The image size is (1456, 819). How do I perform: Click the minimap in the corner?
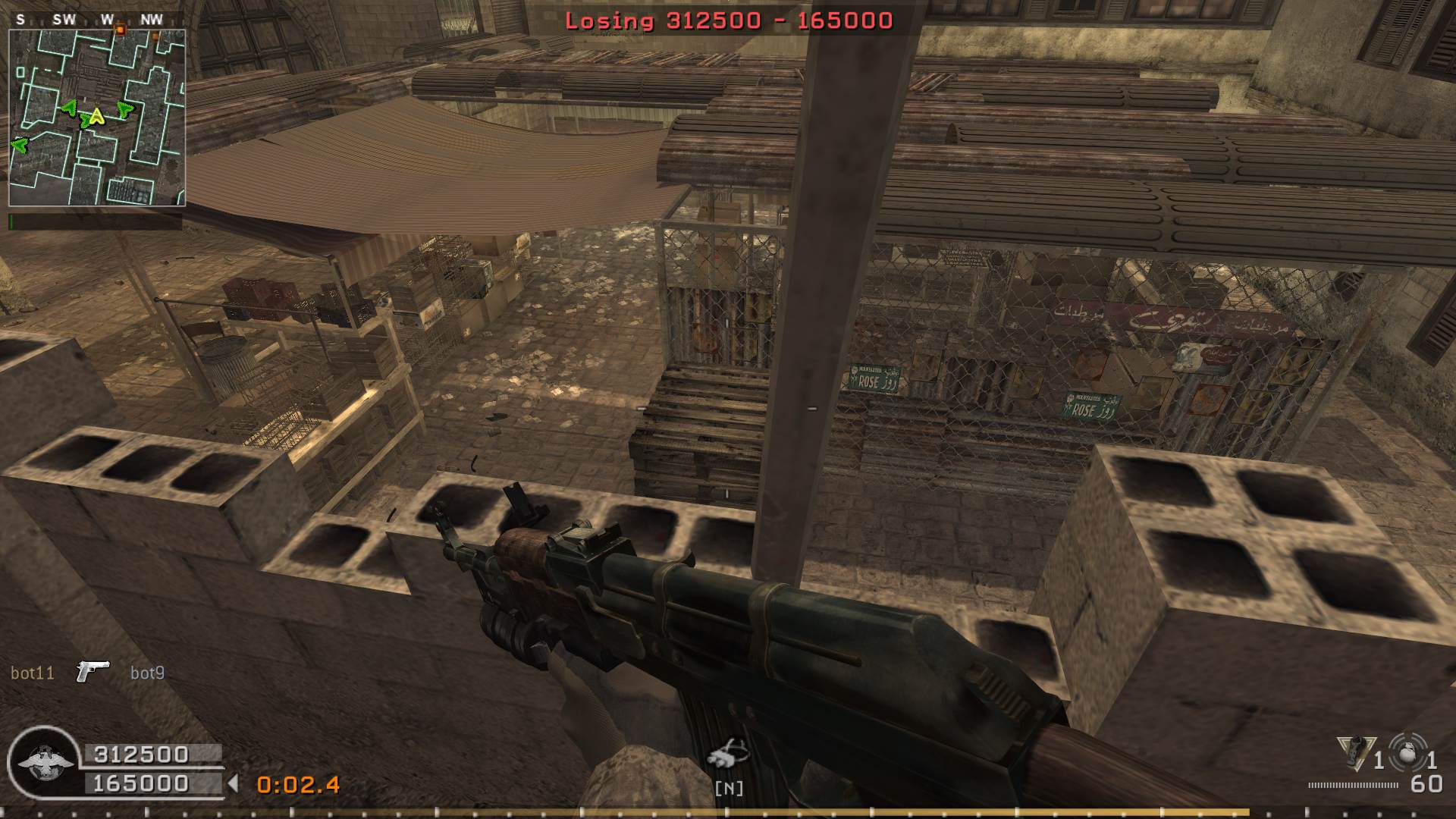[x=97, y=118]
